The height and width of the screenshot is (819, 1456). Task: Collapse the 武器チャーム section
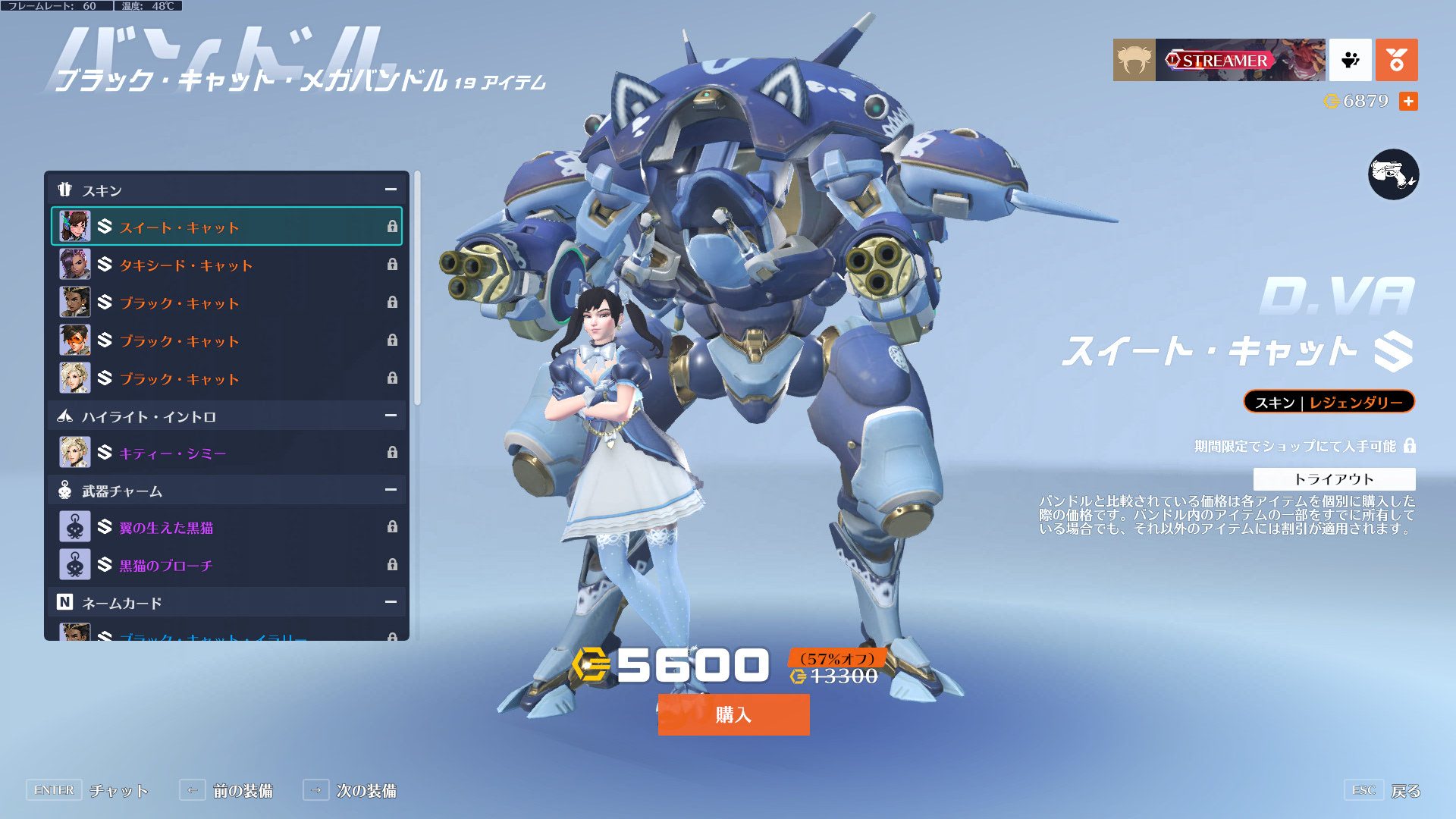tap(391, 490)
